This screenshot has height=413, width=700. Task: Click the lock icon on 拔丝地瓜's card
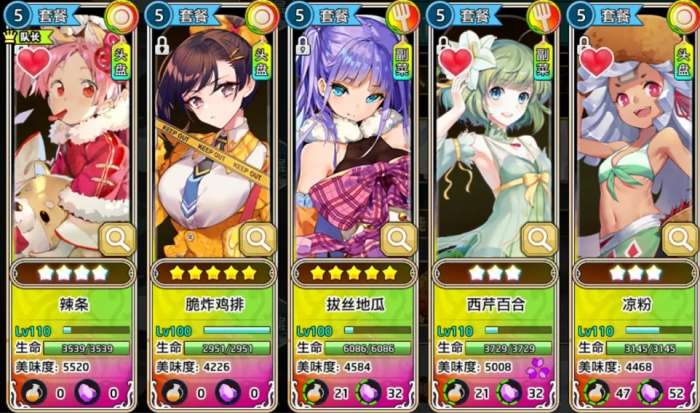pyautogui.click(x=302, y=46)
